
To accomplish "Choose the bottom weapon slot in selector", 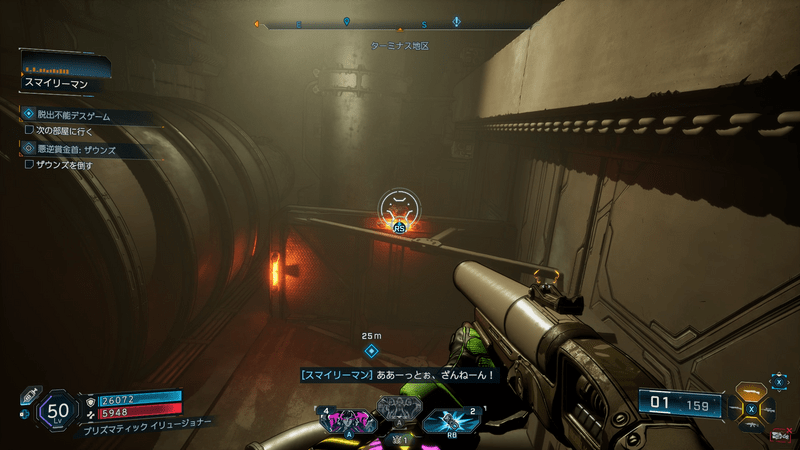I will pyautogui.click(x=751, y=427).
